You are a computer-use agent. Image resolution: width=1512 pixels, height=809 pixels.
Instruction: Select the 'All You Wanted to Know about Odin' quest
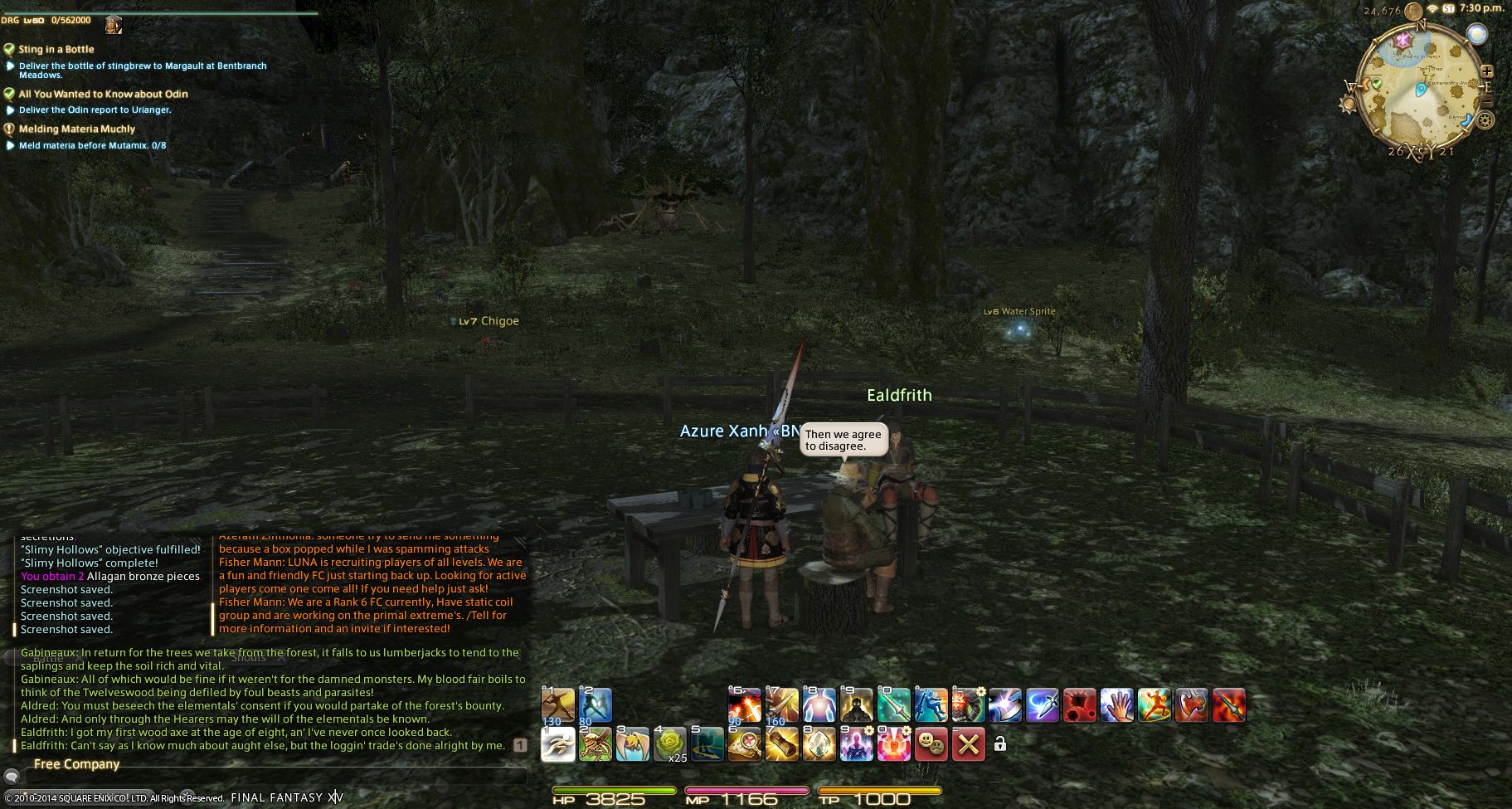pos(103,94)
